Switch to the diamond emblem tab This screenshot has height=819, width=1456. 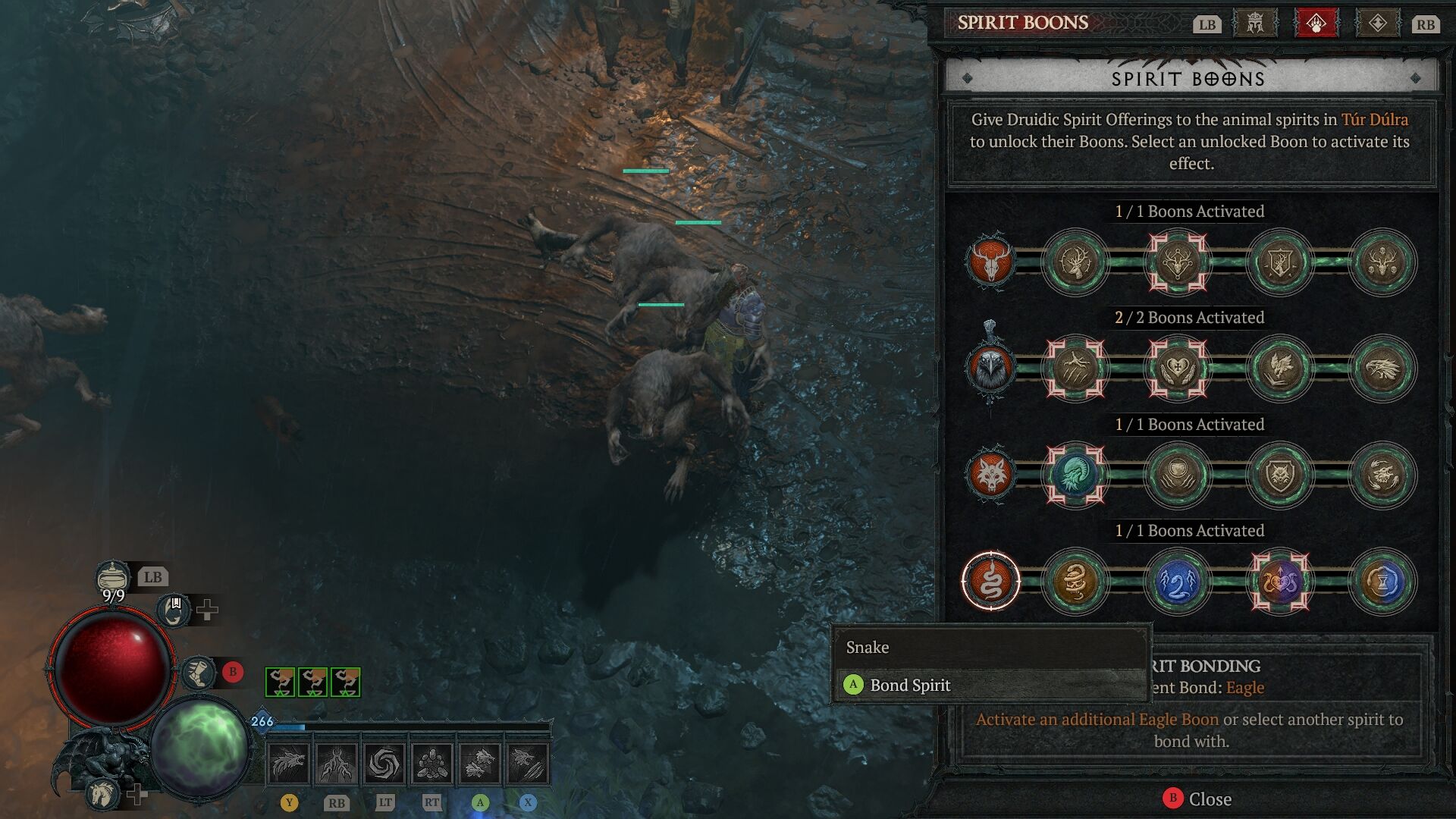(1377, 24)
